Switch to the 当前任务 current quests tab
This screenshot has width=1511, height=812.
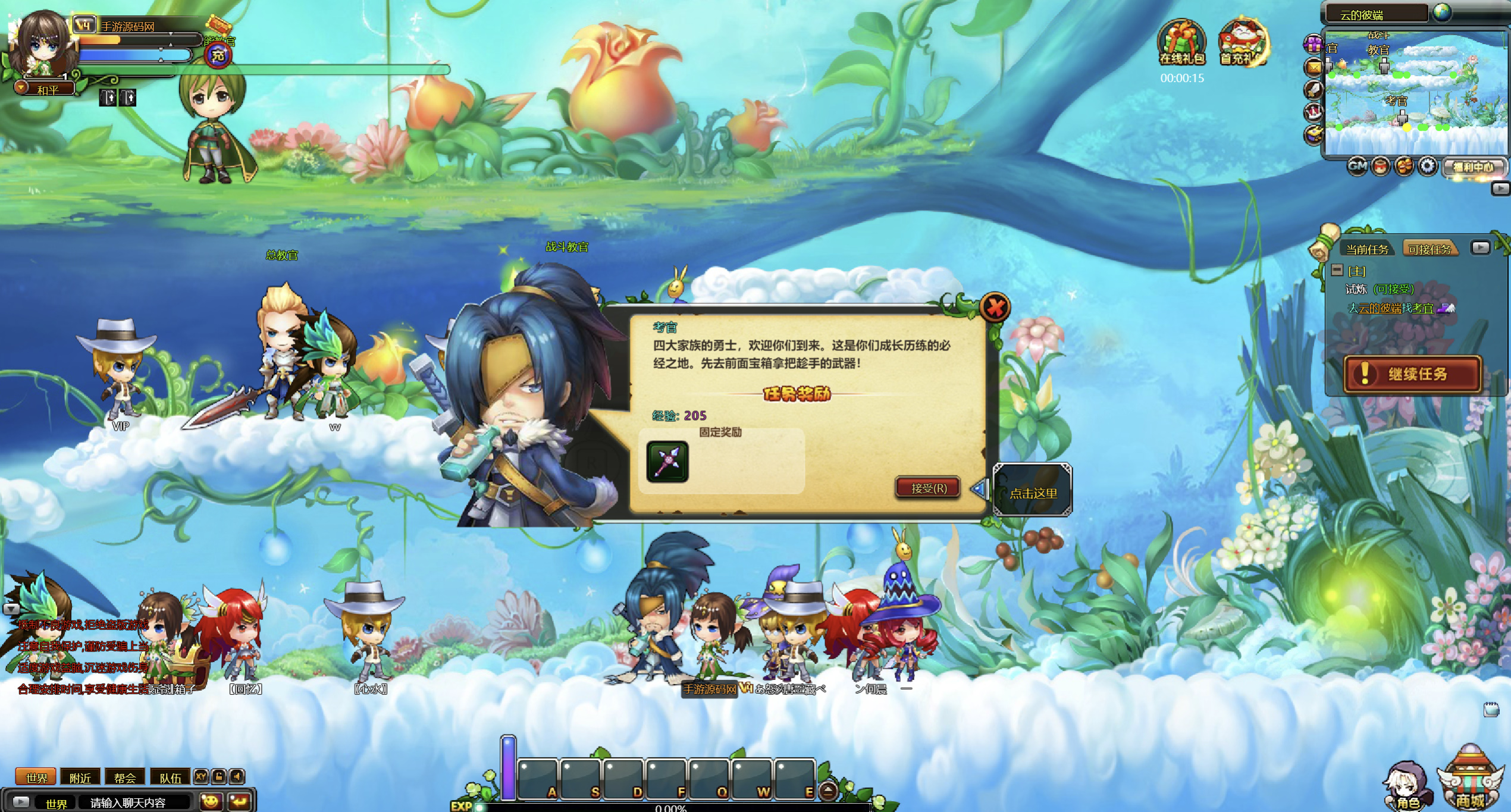coord(1367,249)
